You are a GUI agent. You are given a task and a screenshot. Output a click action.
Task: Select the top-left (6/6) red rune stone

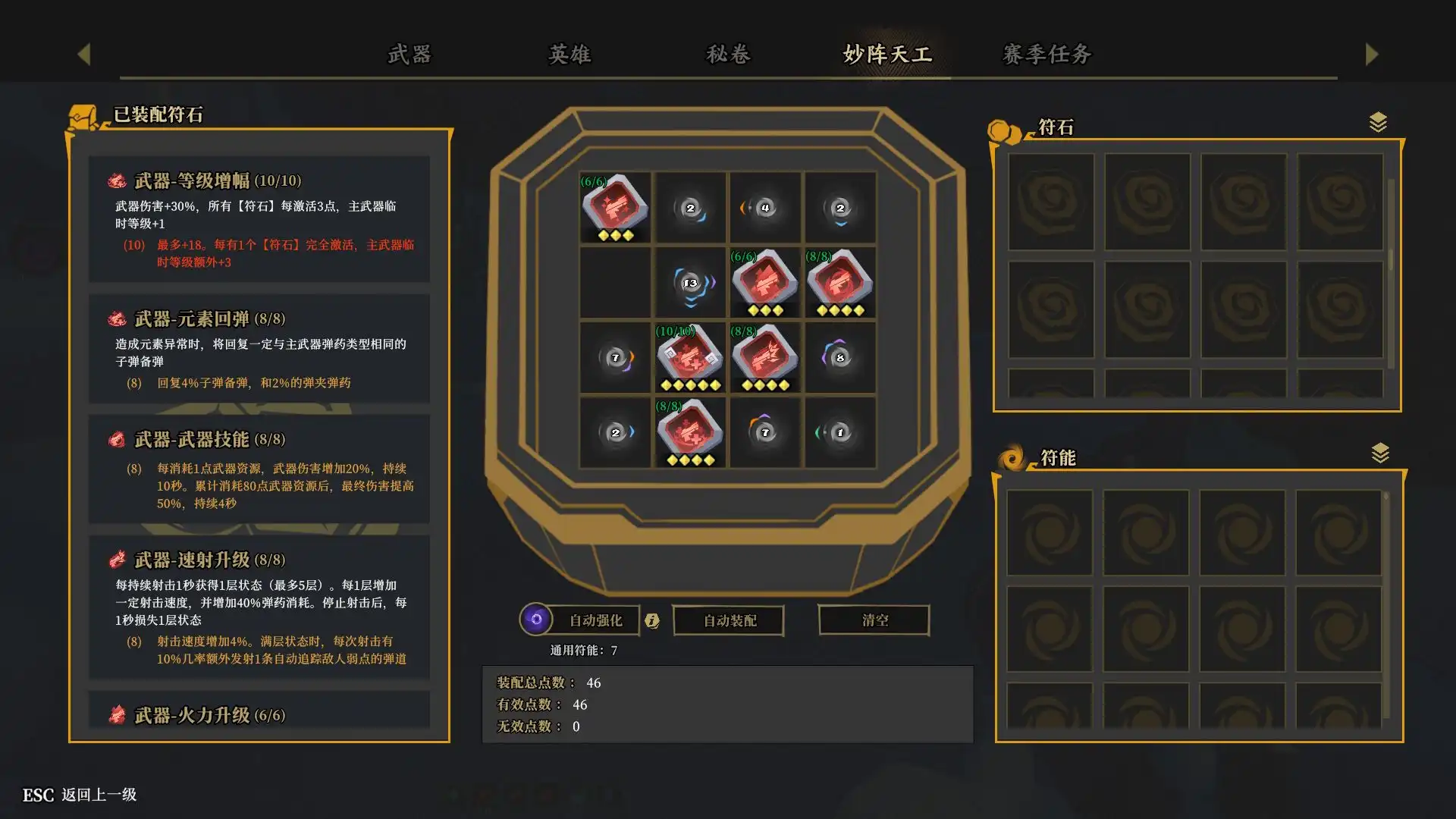(x=615, y=208)
